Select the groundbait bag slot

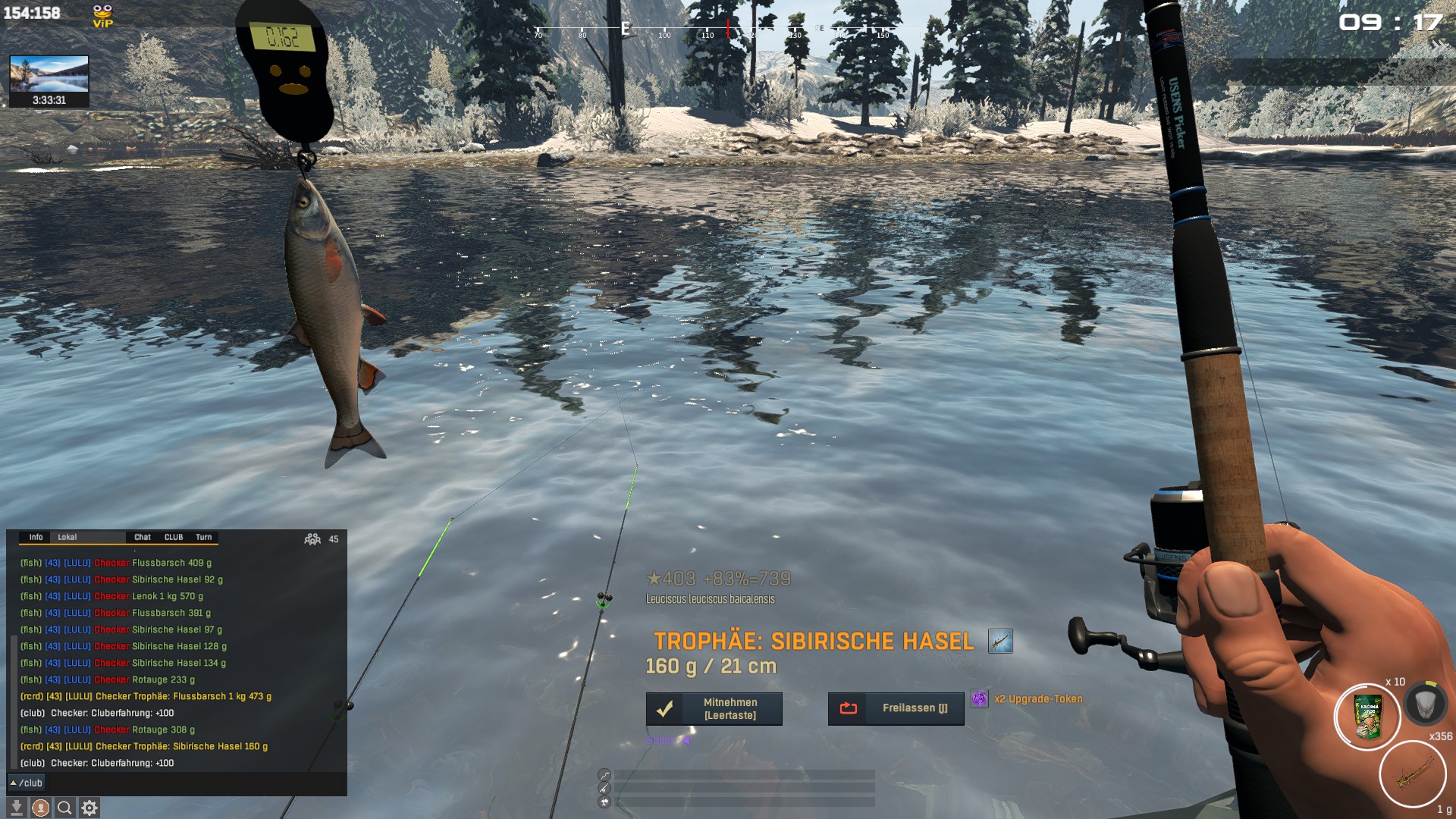1367,717
